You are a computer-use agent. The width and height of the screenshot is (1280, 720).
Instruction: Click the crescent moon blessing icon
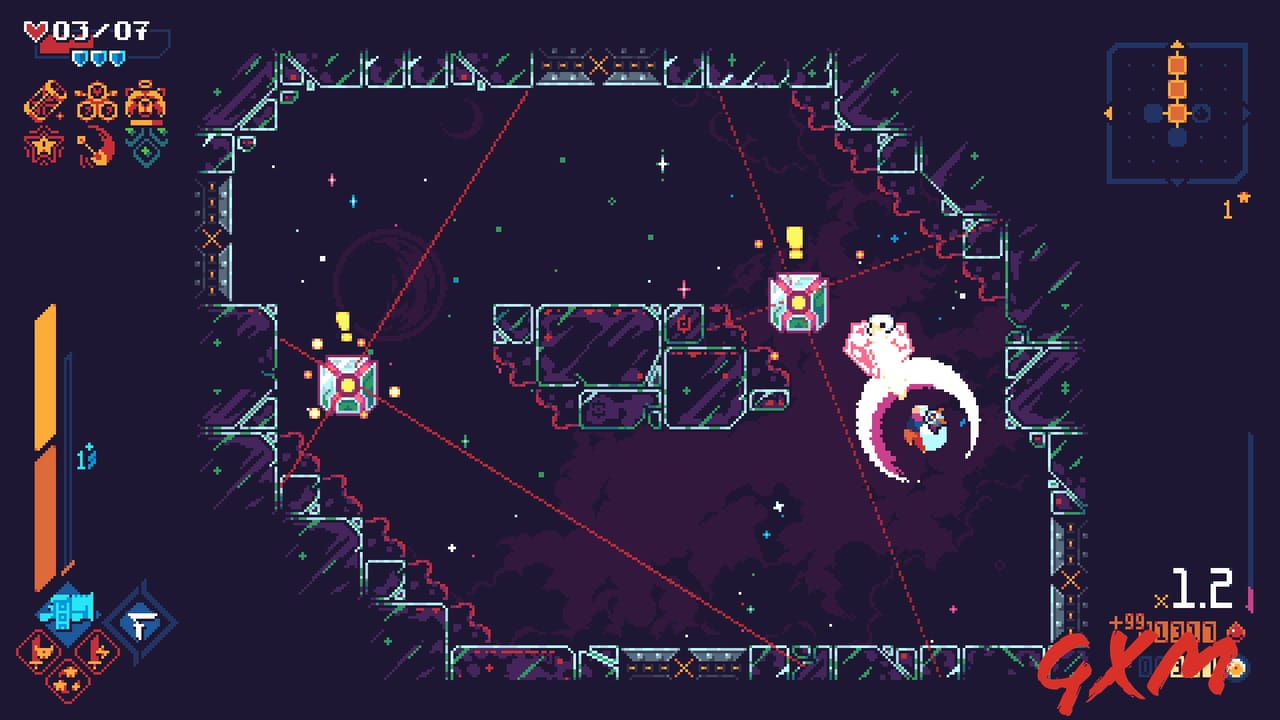pyautogui.click(x=95, y=148)
